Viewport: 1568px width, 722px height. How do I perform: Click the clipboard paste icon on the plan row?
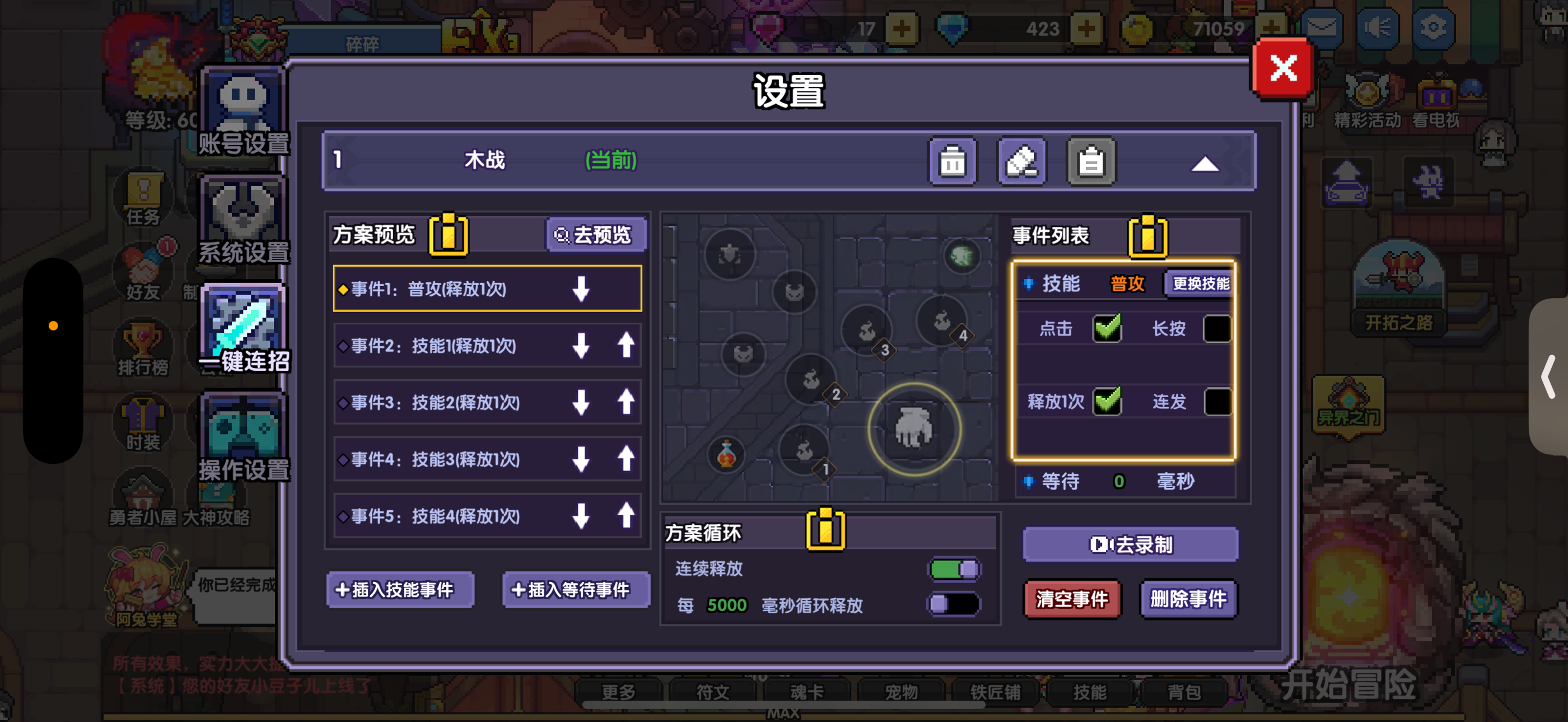click(x=1091, y=161)
